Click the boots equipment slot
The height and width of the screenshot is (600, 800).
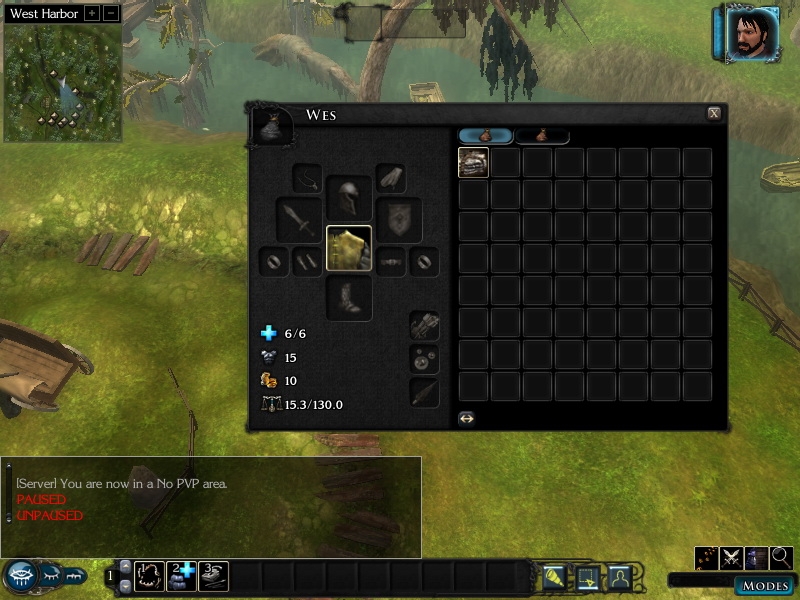pos(349,298)
